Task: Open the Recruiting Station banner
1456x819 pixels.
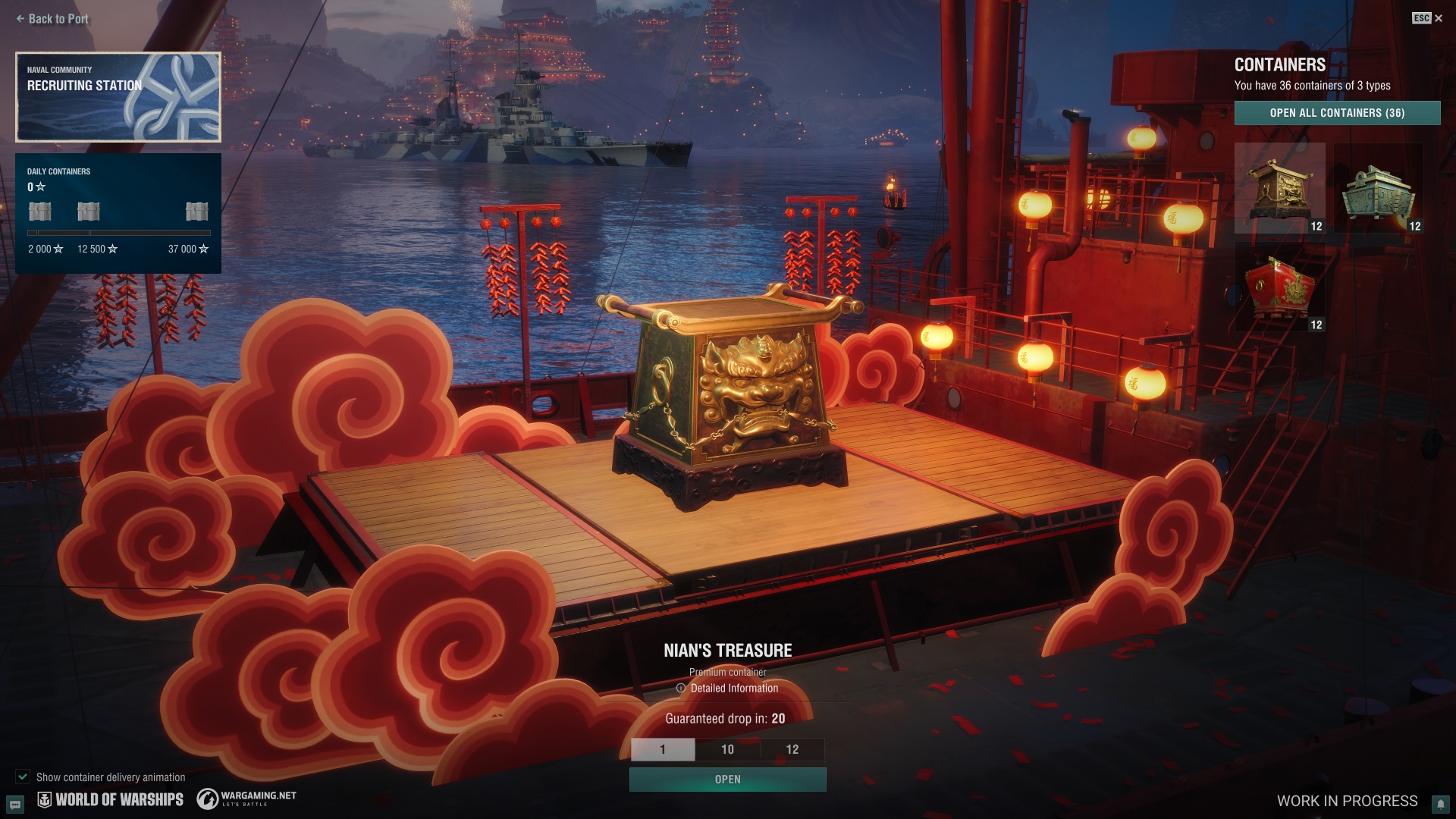Action: point(118,97)
